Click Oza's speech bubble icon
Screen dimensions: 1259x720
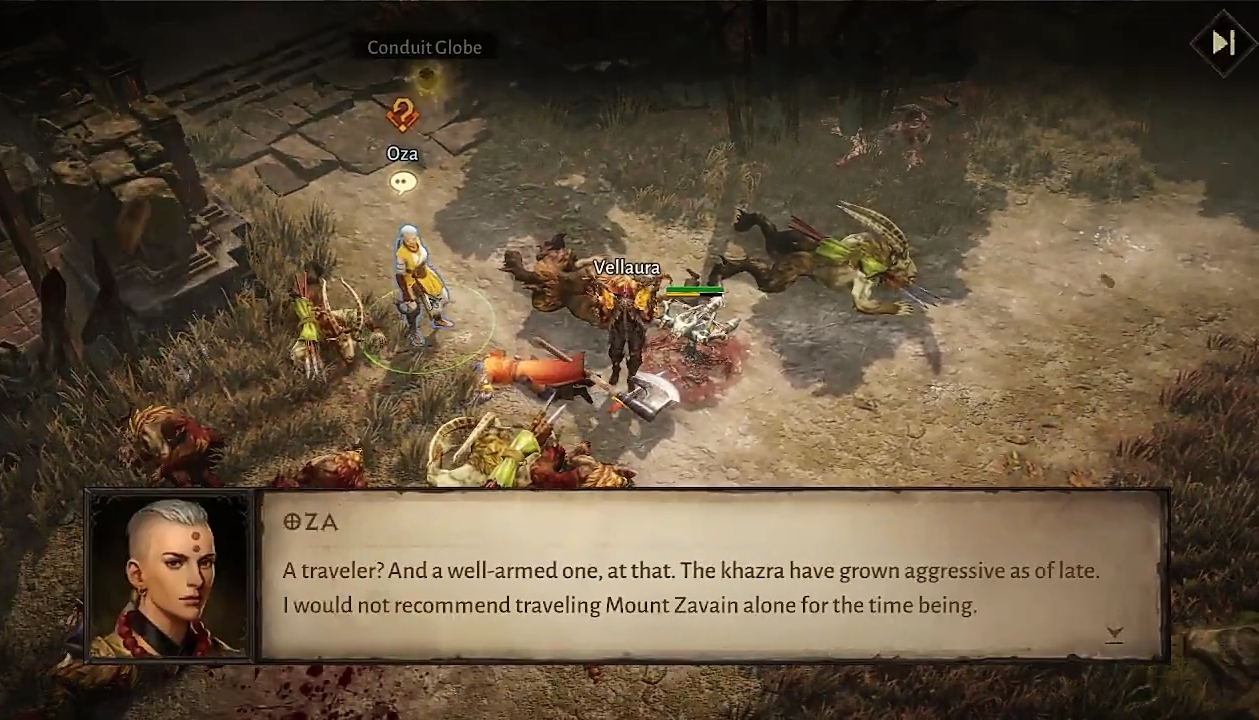click(403, 182)
